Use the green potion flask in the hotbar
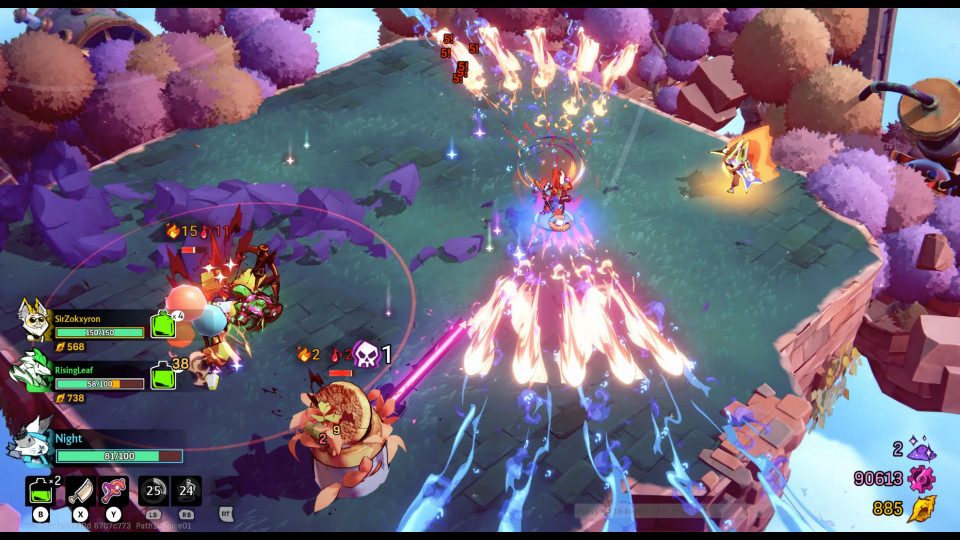The width and height of the screenshot is (960, 540). coord(41,491)
